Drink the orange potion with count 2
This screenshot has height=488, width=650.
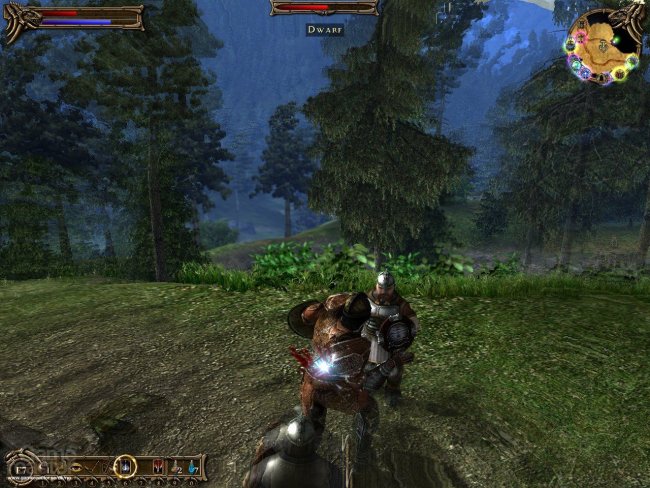tap(175, 467)
